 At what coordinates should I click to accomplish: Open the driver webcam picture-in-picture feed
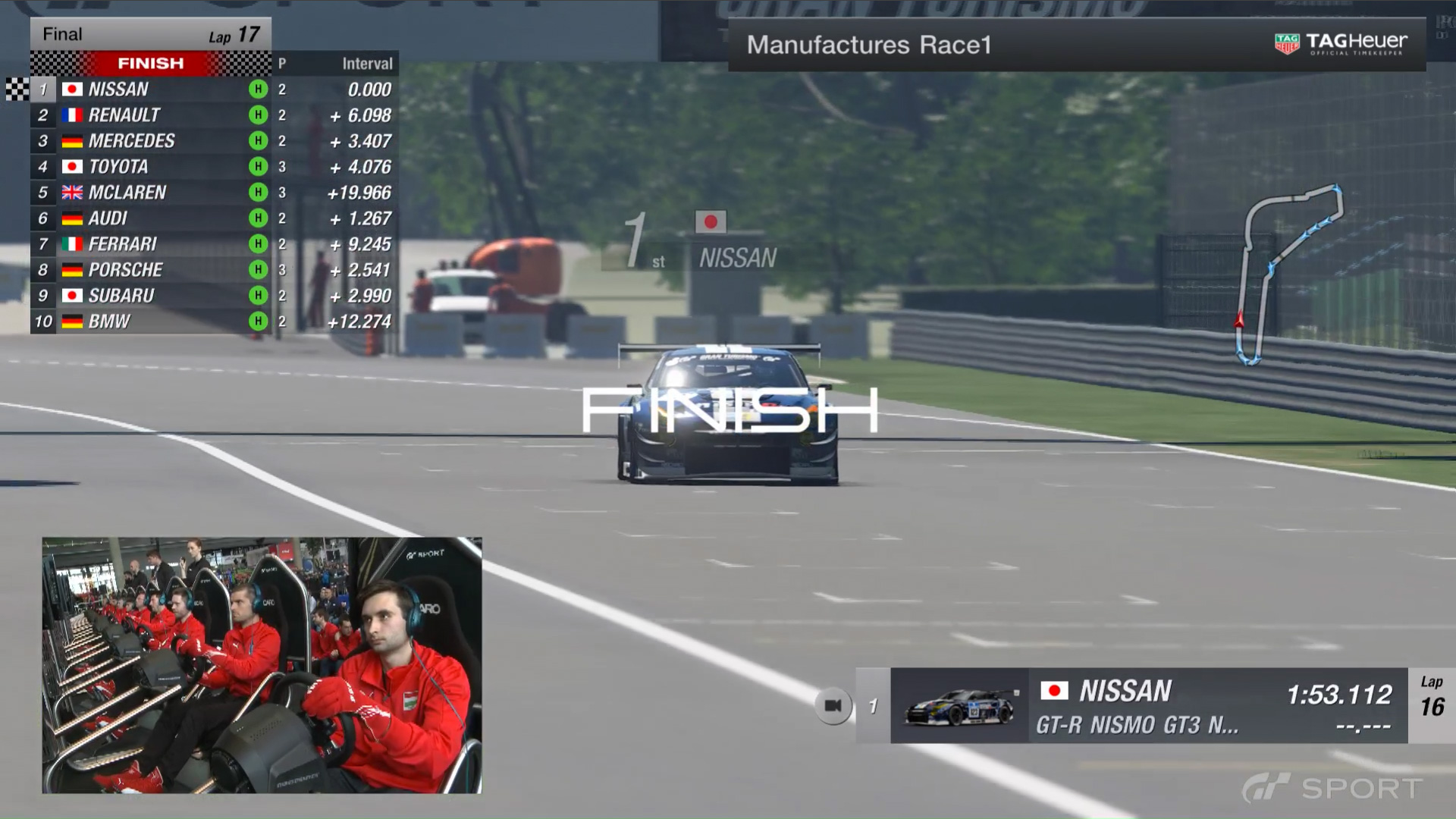[x=262, y=665]
